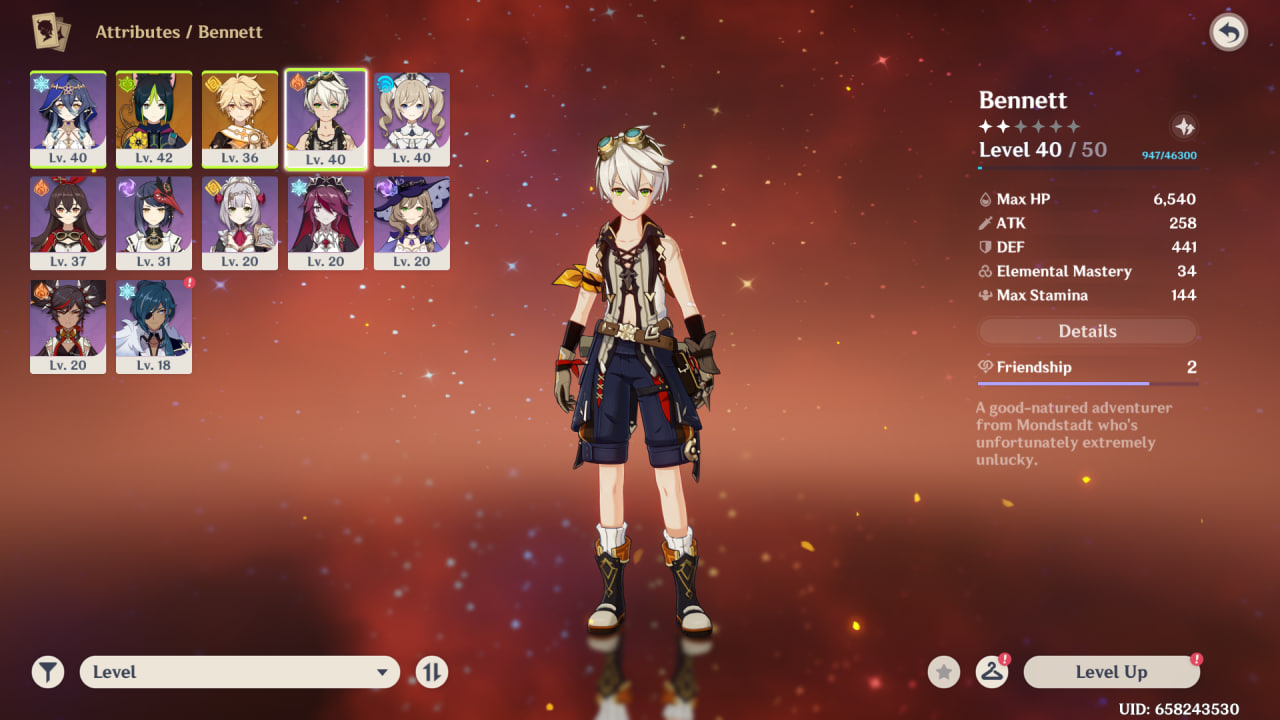Image resolution: width=1280 pixels, height=720 pixels.
Task: Open the character filter funnel
Action: 48,672
